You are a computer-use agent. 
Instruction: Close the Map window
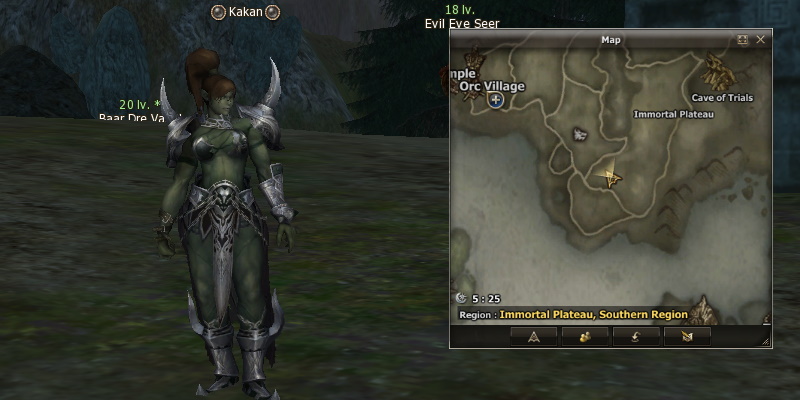coord(761,40)
